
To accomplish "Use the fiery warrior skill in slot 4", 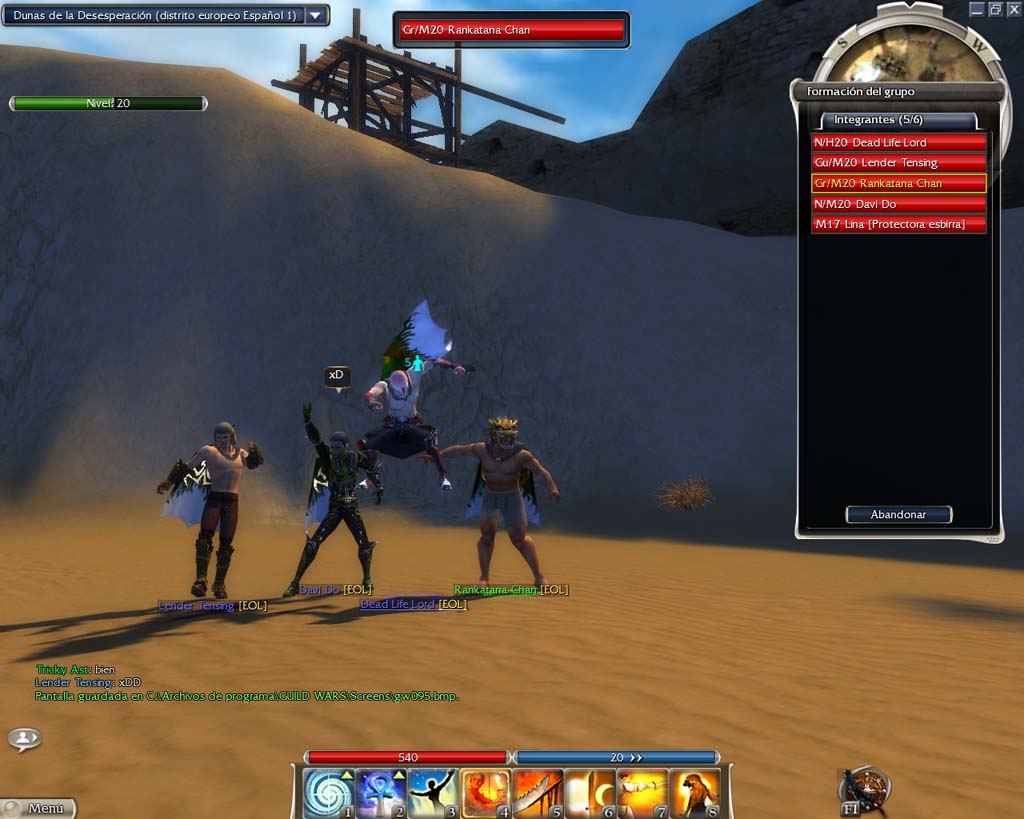I will [x=486, y=794].
